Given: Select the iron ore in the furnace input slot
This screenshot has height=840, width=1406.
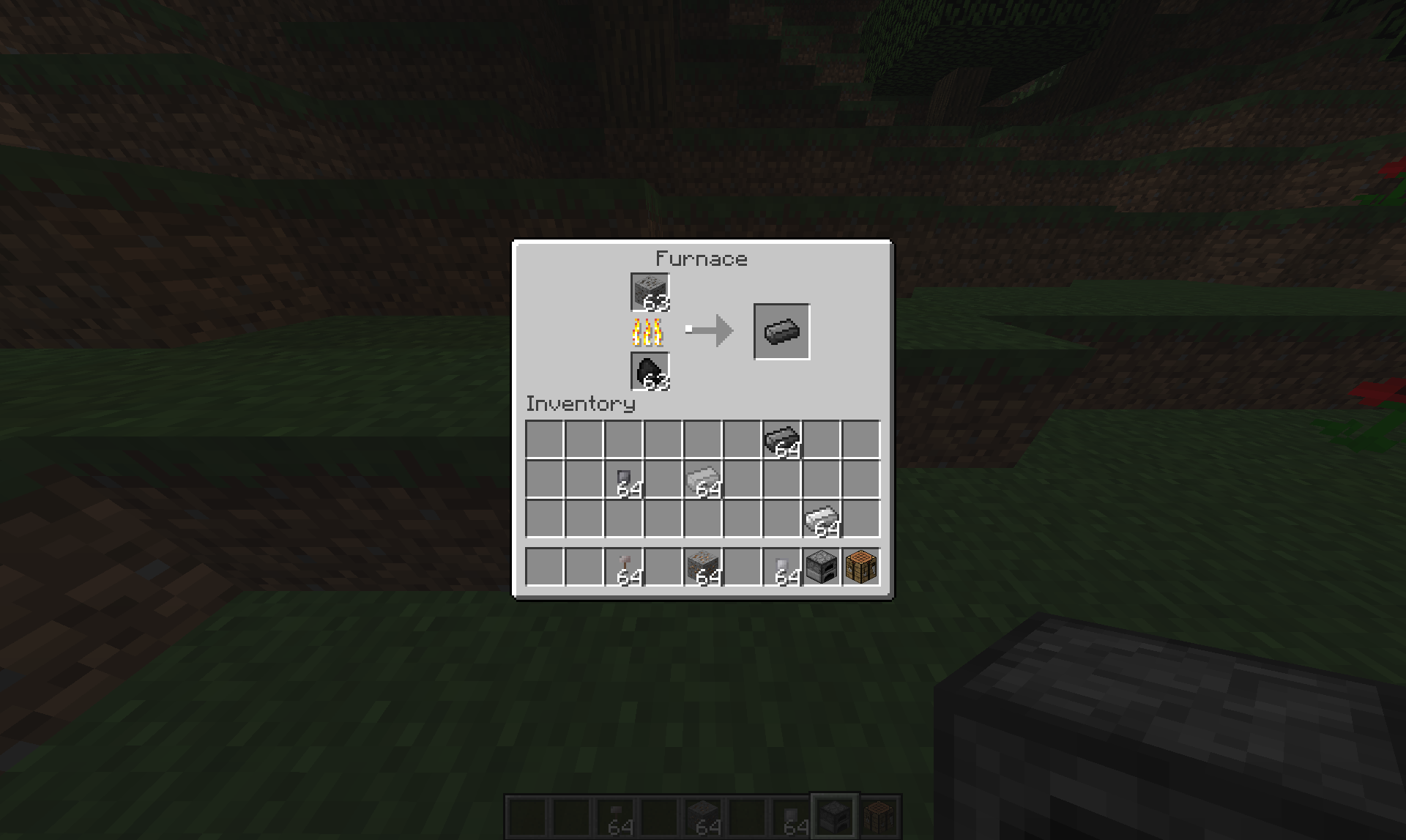Looking at the screenshot, I should pyautogui.click(x=649, y=293).
